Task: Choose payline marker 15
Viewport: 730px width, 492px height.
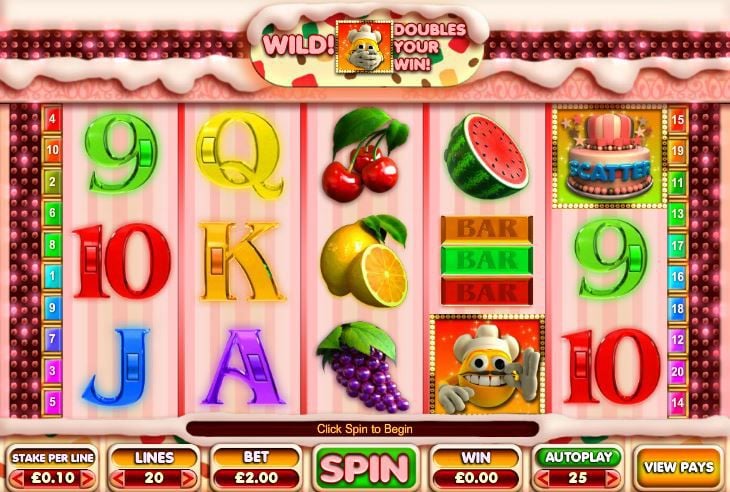Action: [x=679, y=119]
